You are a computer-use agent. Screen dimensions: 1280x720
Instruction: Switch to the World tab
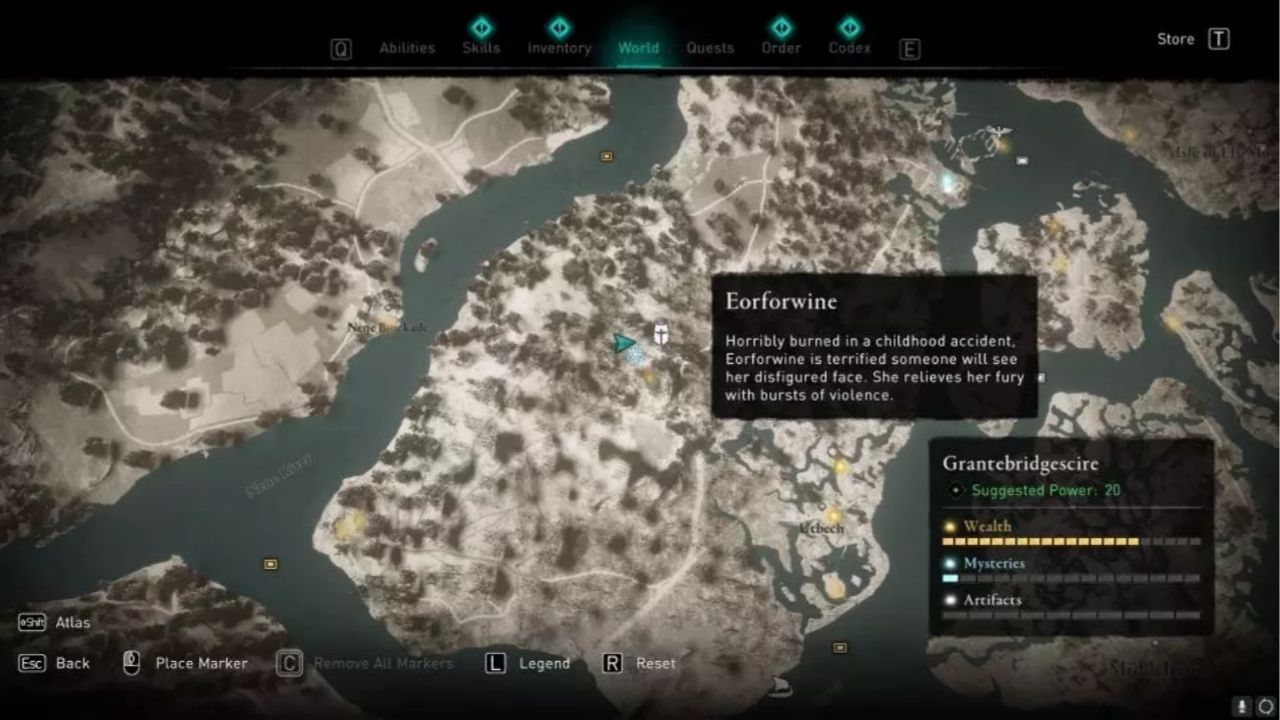pos(637,47)
